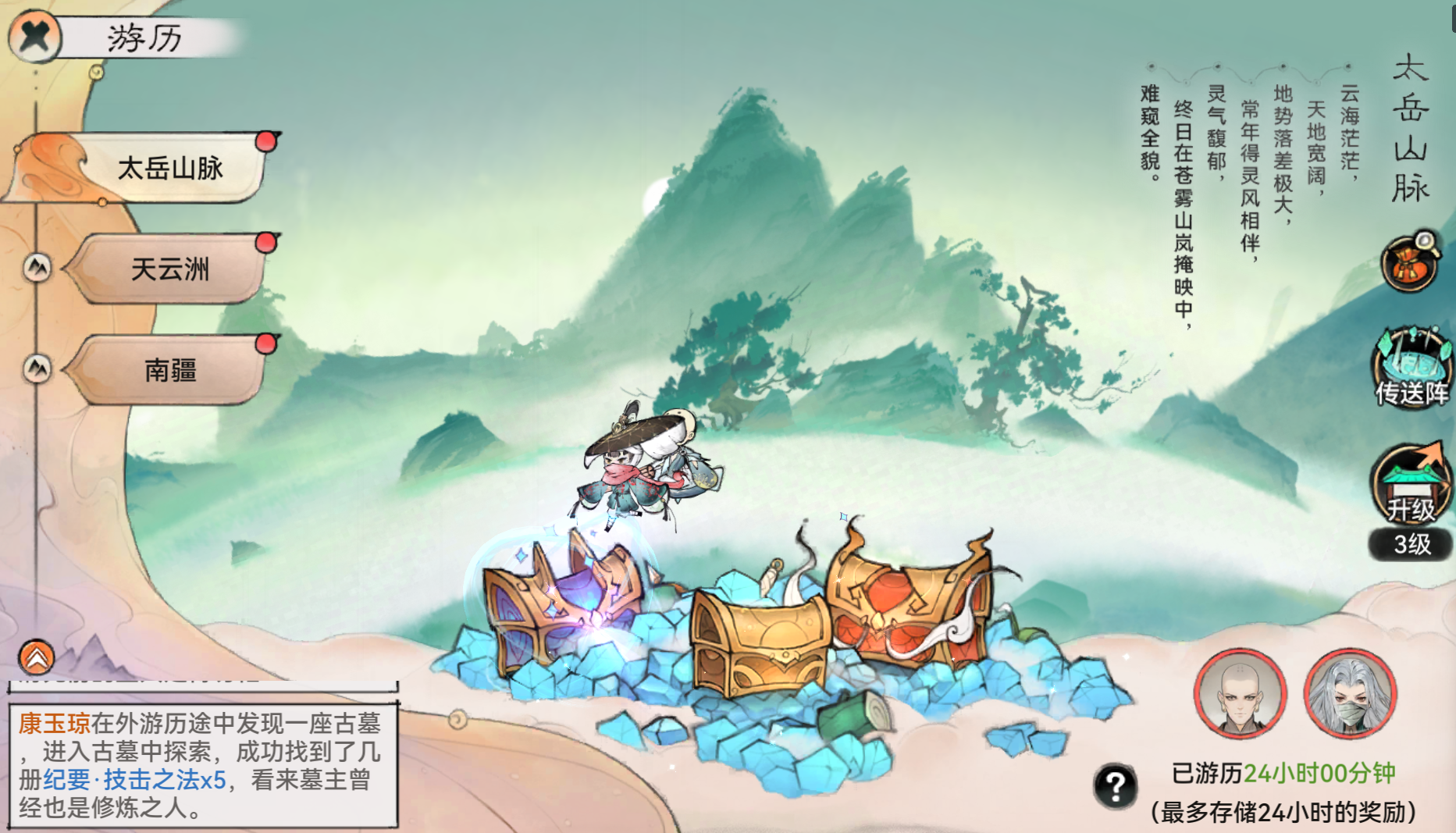1456x833 pixels.
Task: Close the 游历 screen with the X button
Action: [x=34, y=34]
